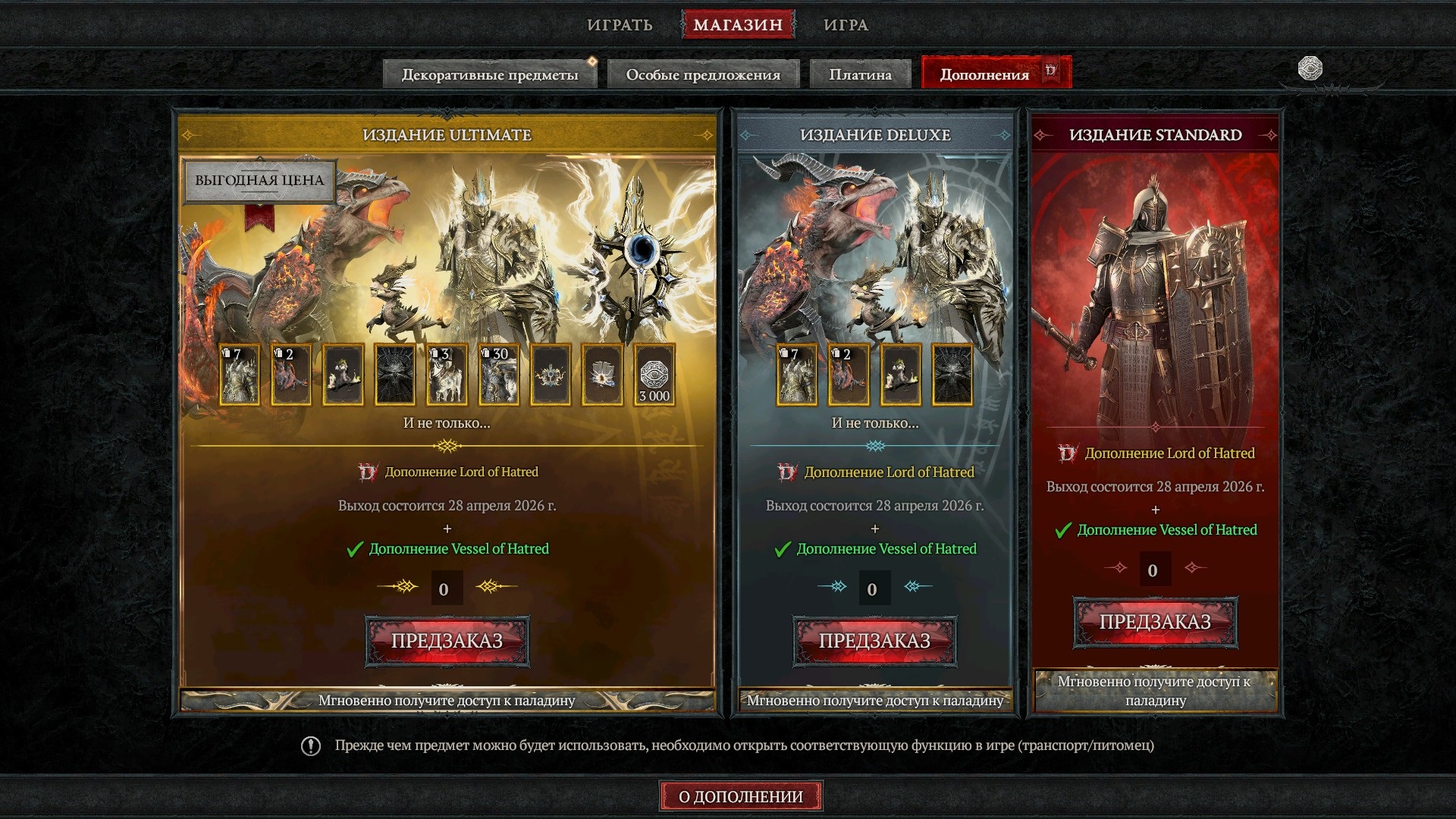The height and width of the screenshot is (819, 1456).
Task: Open the Ultimate edition's Vessel of Hatred entry
Action: click(x=458, y=549)
